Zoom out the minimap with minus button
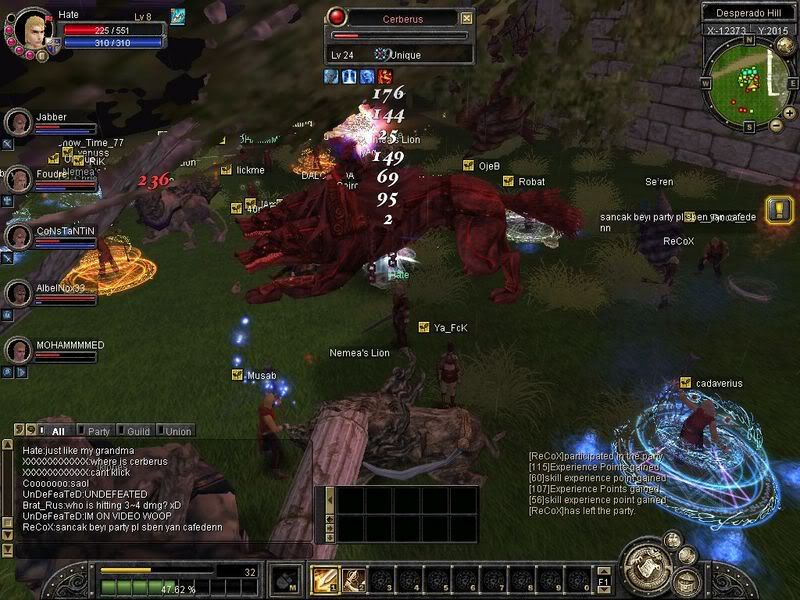Viewport: 800px width, 600px height. click(776, 126)
